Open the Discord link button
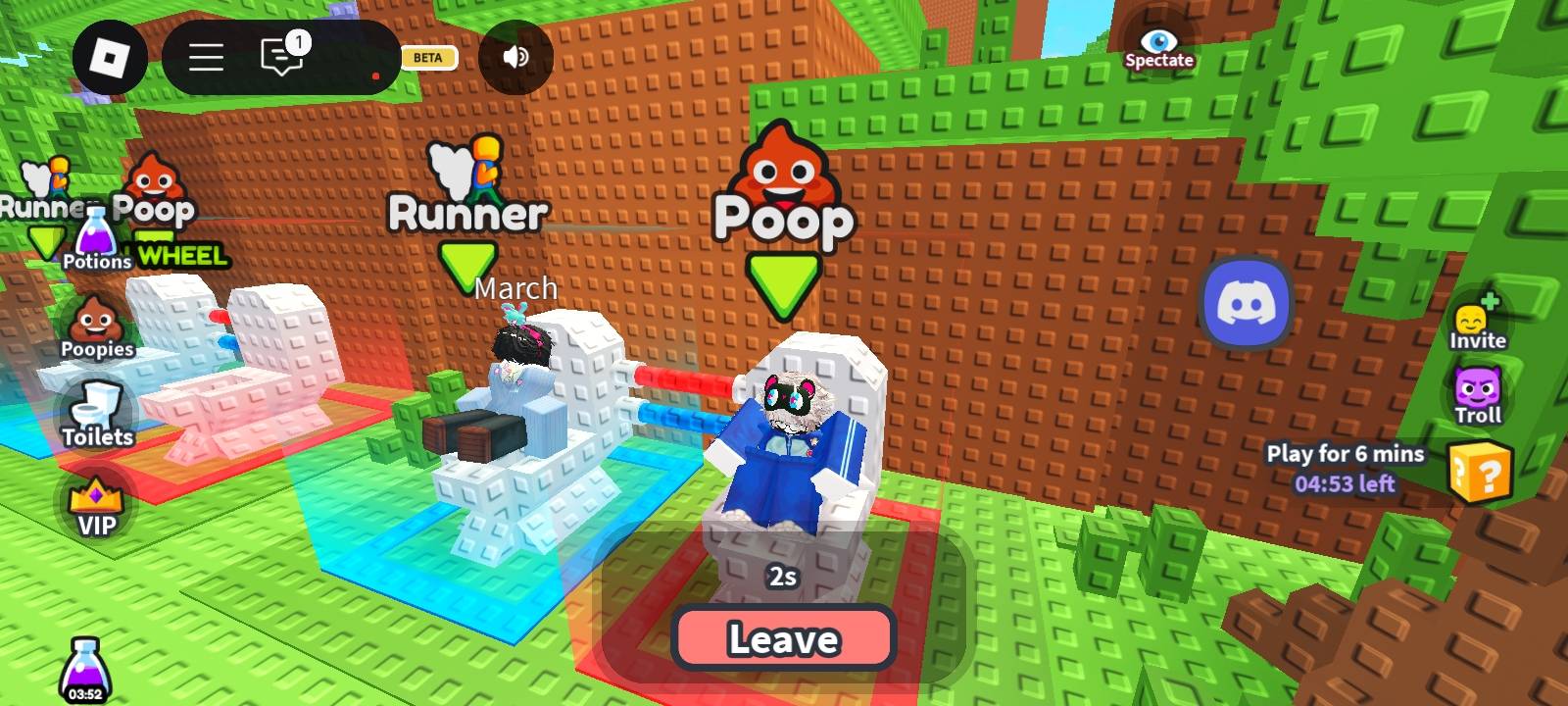 click(x=1246, y=303)
